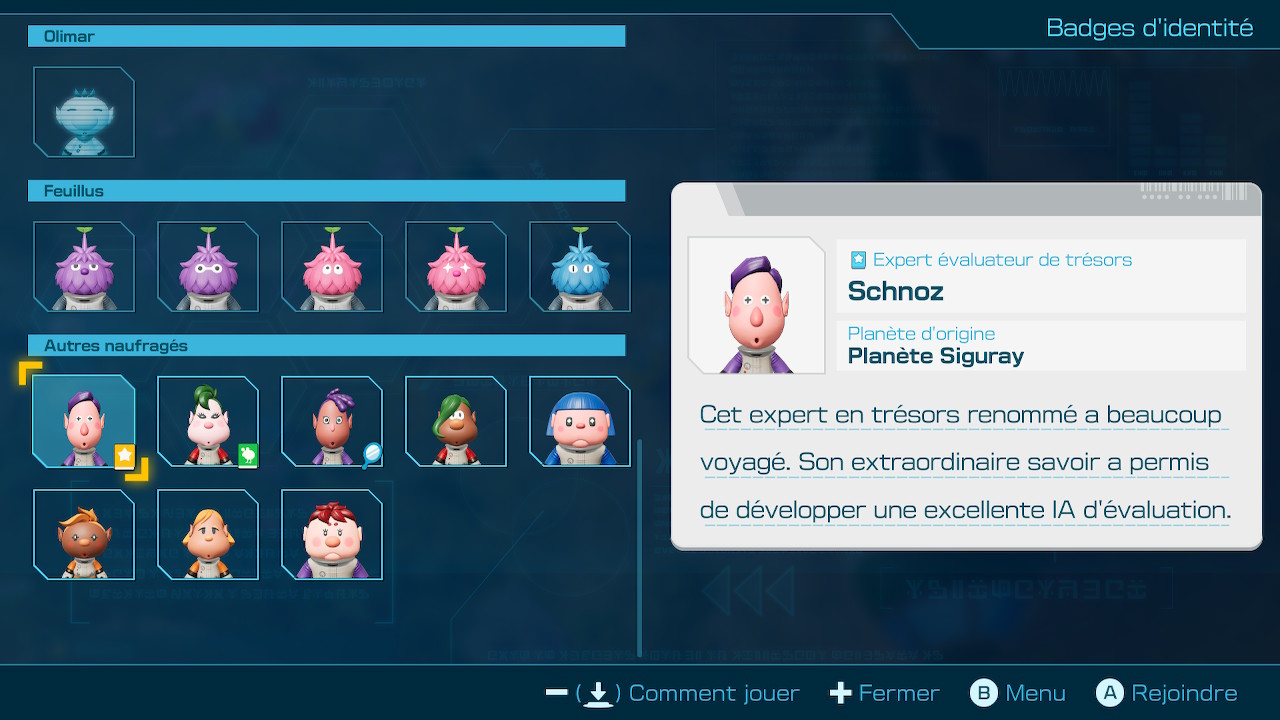The height and width of the screenshot is (720, 1280).
Task: Choose the castaway with green and black hair
Action: click(208, 421)
